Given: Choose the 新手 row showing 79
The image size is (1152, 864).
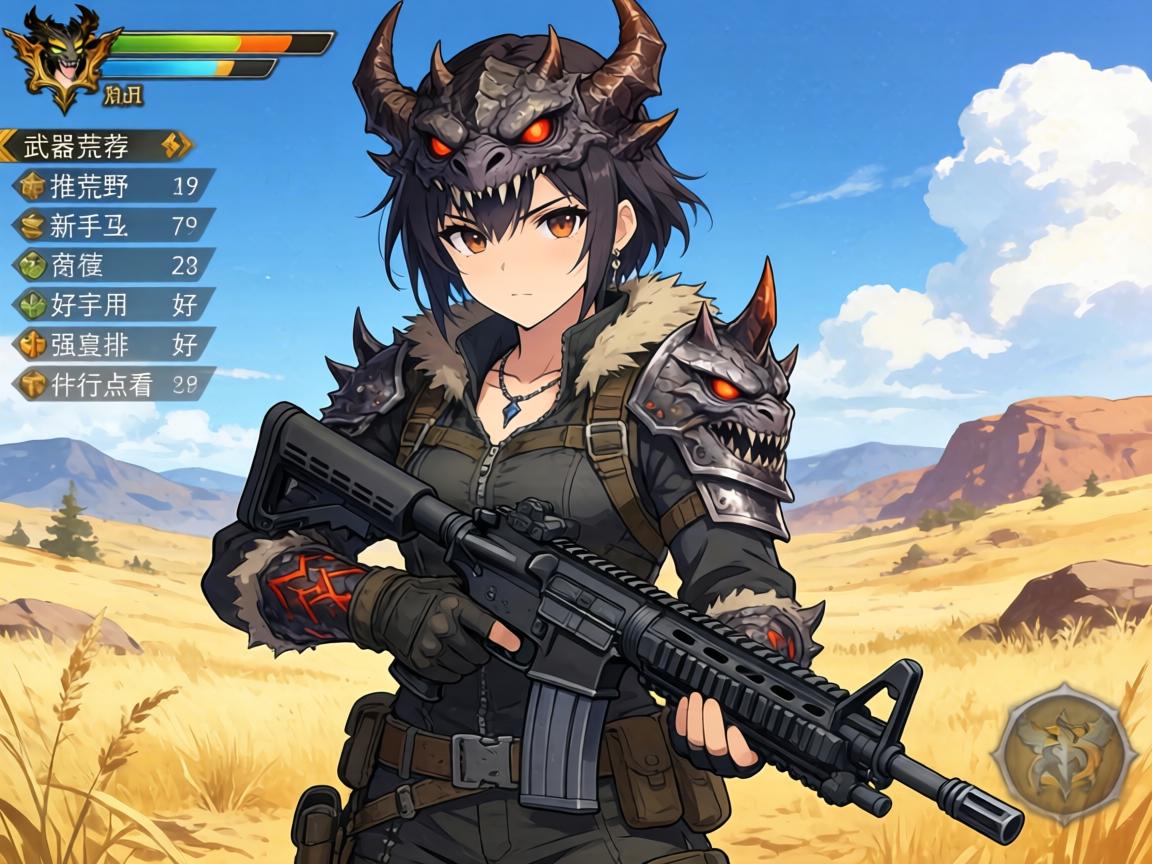Looking at the screenshot, I should 112,225.
